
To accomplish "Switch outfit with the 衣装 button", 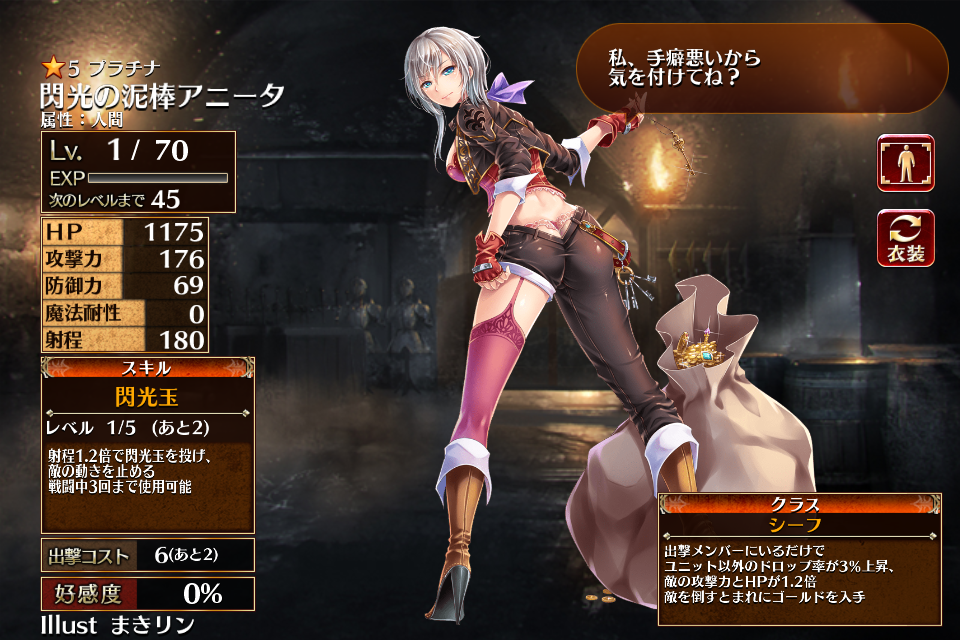I will [905, 238].
